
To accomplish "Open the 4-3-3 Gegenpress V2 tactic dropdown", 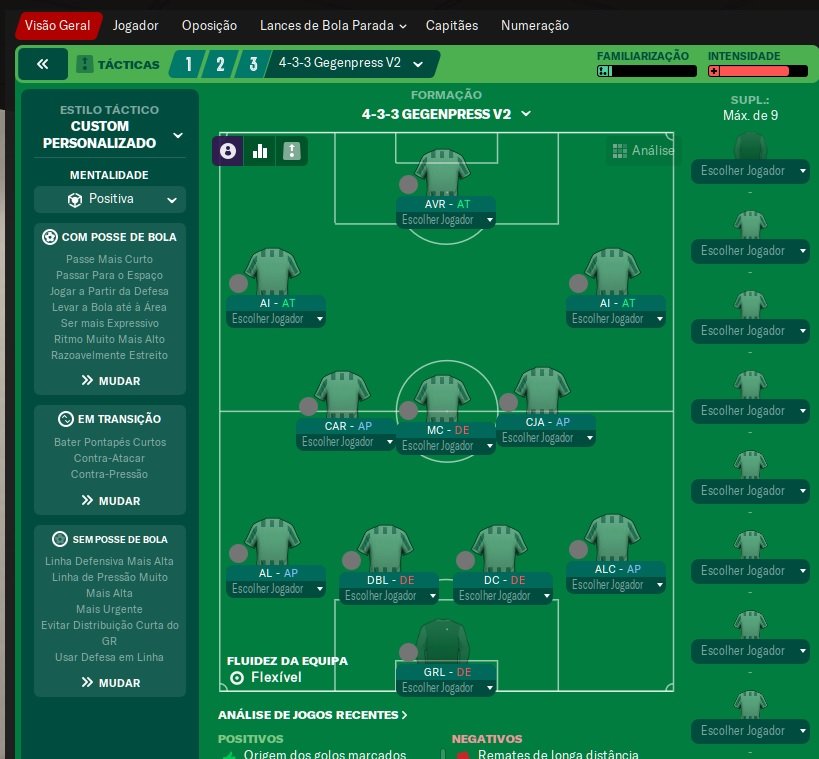I will (x=350, y=64).
